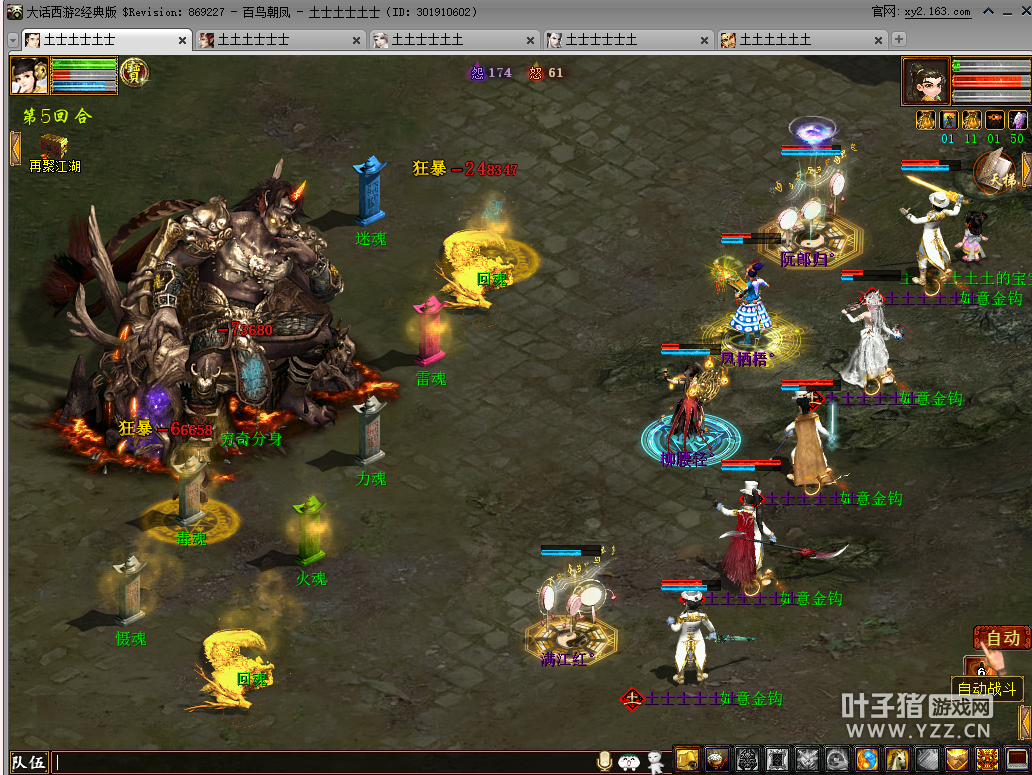The image size is (1032, 775).
Task: Click the round gold 赞 badge
Action: tap(134, 73)
